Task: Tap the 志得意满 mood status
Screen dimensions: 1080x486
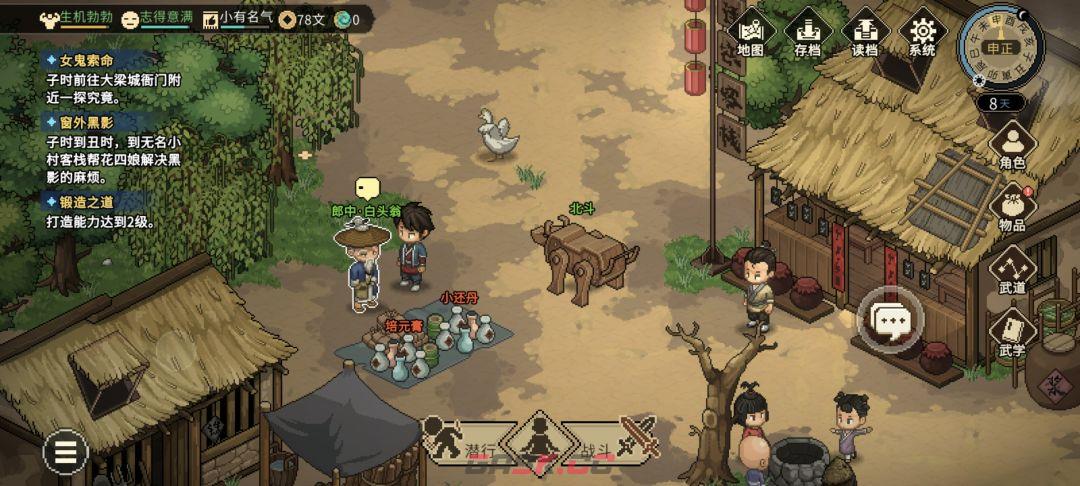Action: coord(156,18)
